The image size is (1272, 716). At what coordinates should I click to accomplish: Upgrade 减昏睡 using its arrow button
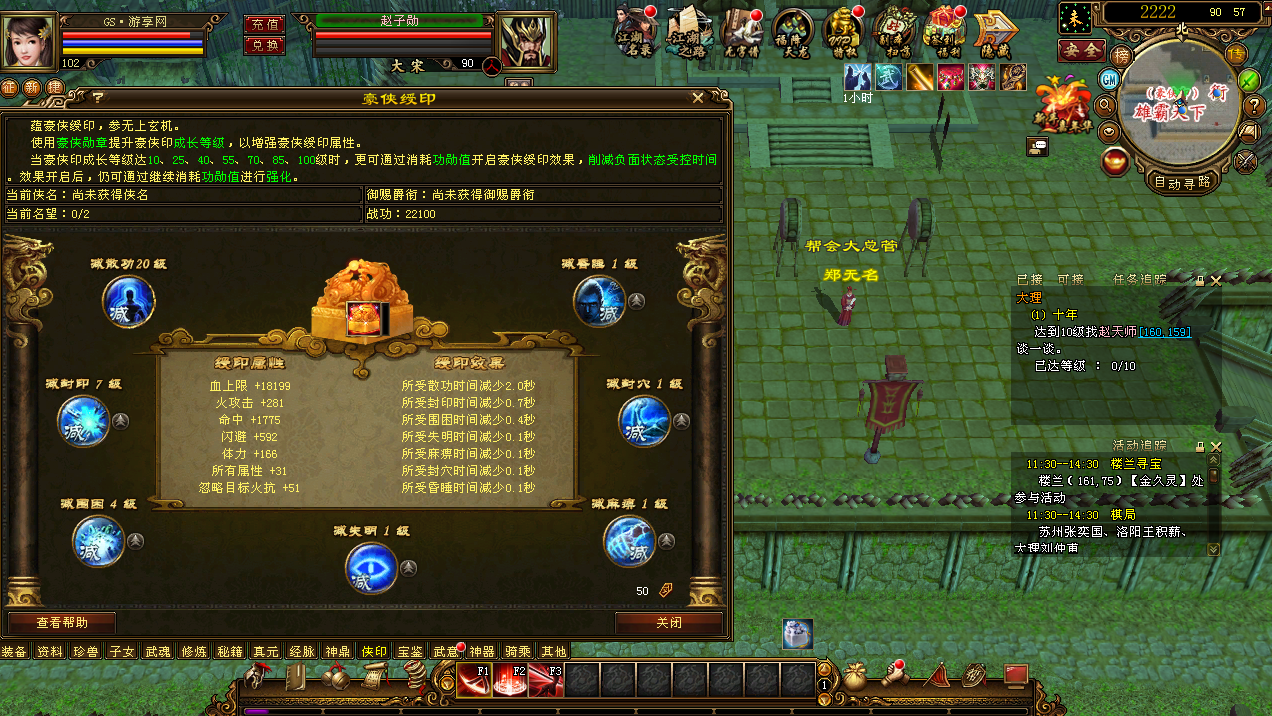coord(636,301)
